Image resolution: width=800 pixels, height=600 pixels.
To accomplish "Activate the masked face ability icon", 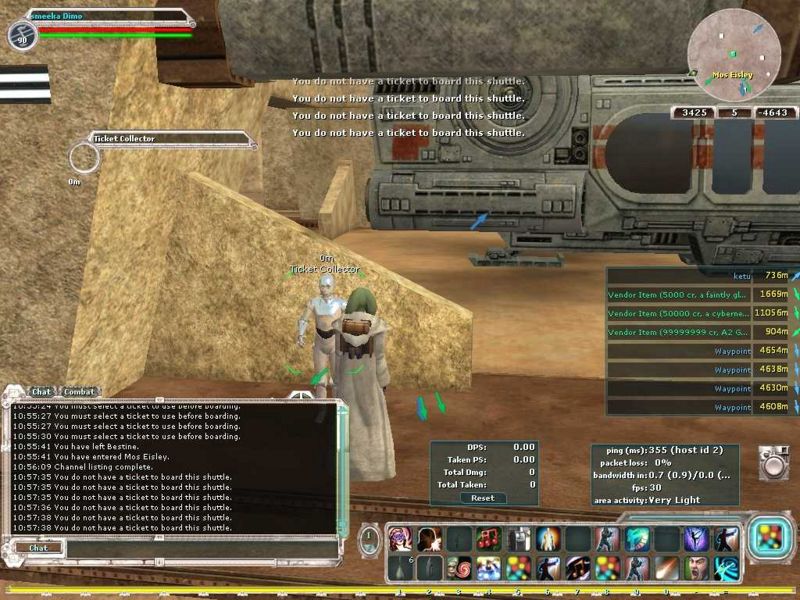I will [x=402, y=540].
